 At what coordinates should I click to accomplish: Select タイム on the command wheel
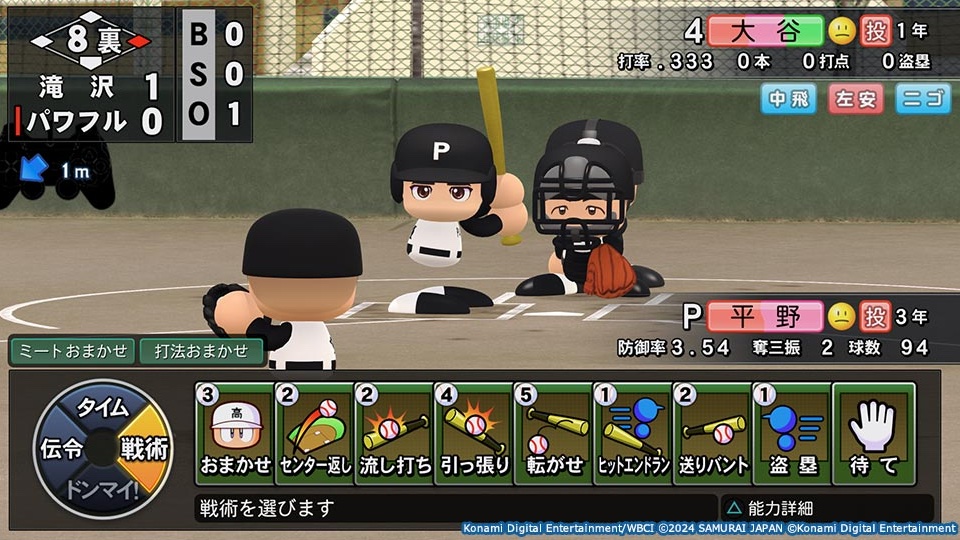103,407
